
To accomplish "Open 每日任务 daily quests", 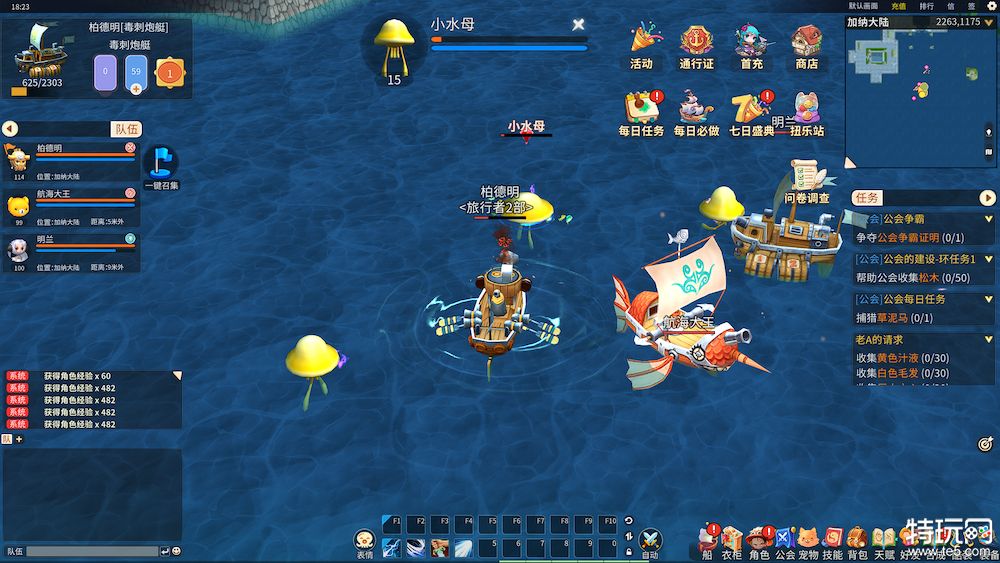I will (x=641, y=112).
